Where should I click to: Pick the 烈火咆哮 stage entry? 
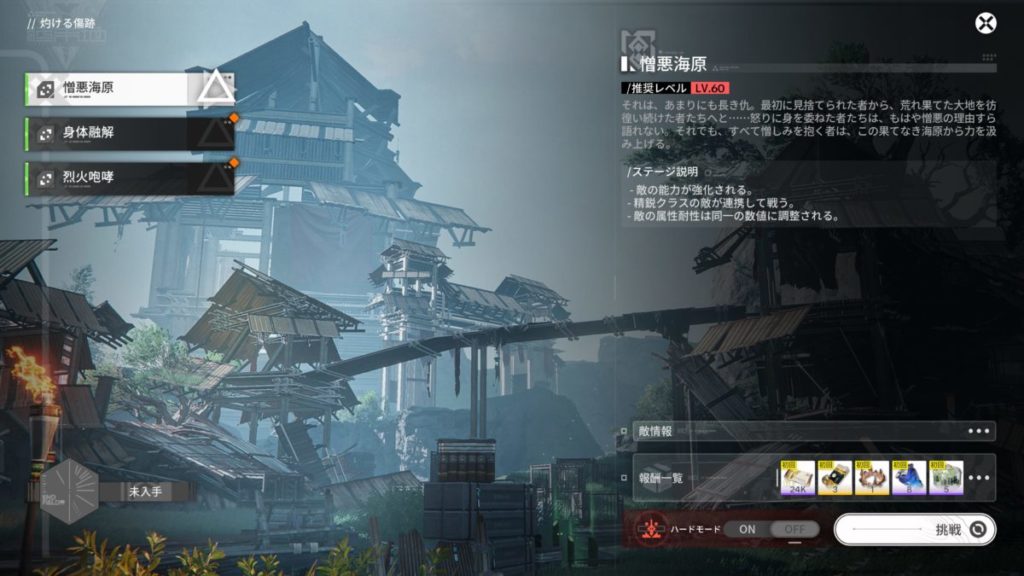click(130, 178)
